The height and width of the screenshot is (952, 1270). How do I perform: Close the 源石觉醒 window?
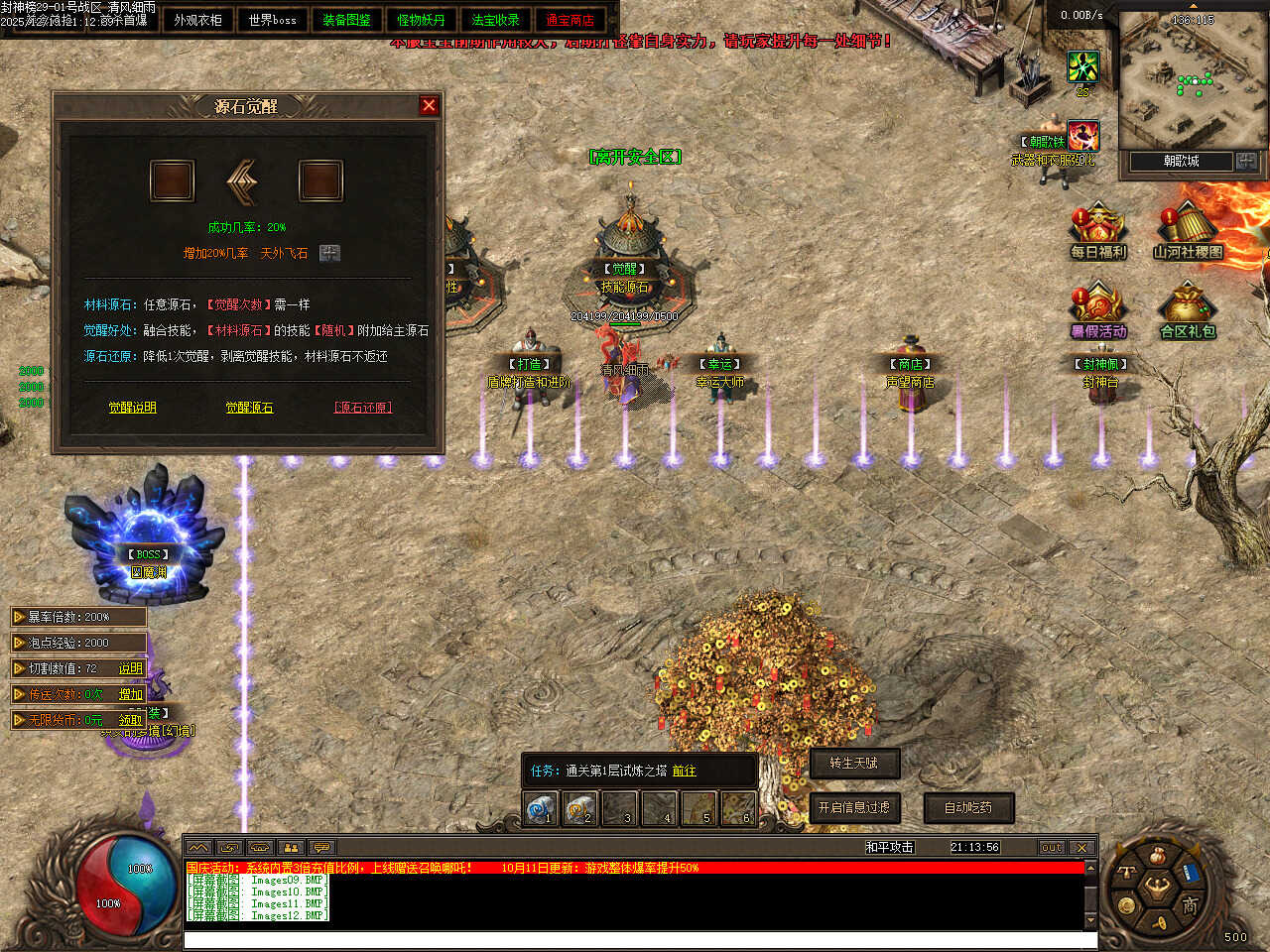click(429, 105)
